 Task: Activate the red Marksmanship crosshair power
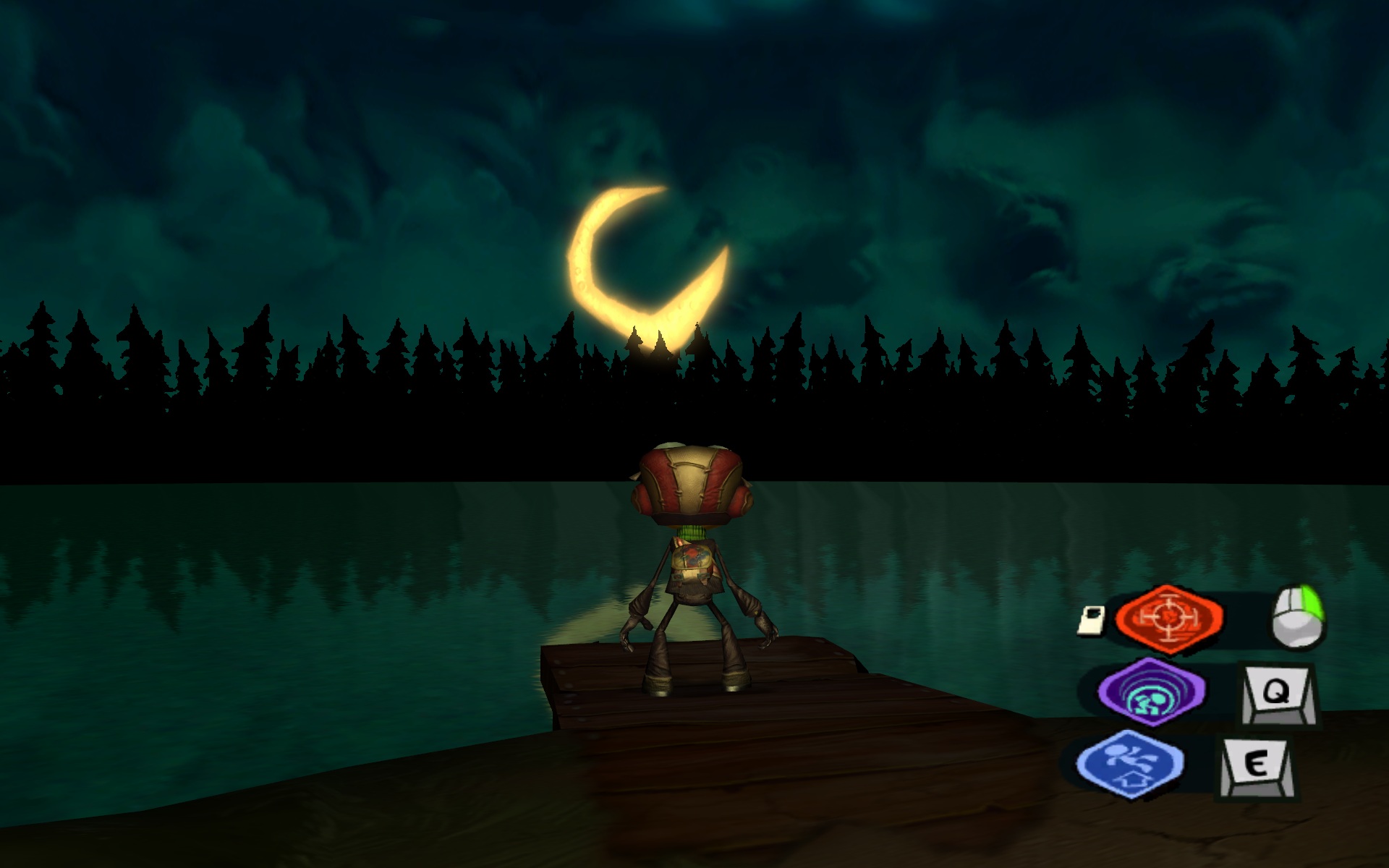[x=1169, y=618]
